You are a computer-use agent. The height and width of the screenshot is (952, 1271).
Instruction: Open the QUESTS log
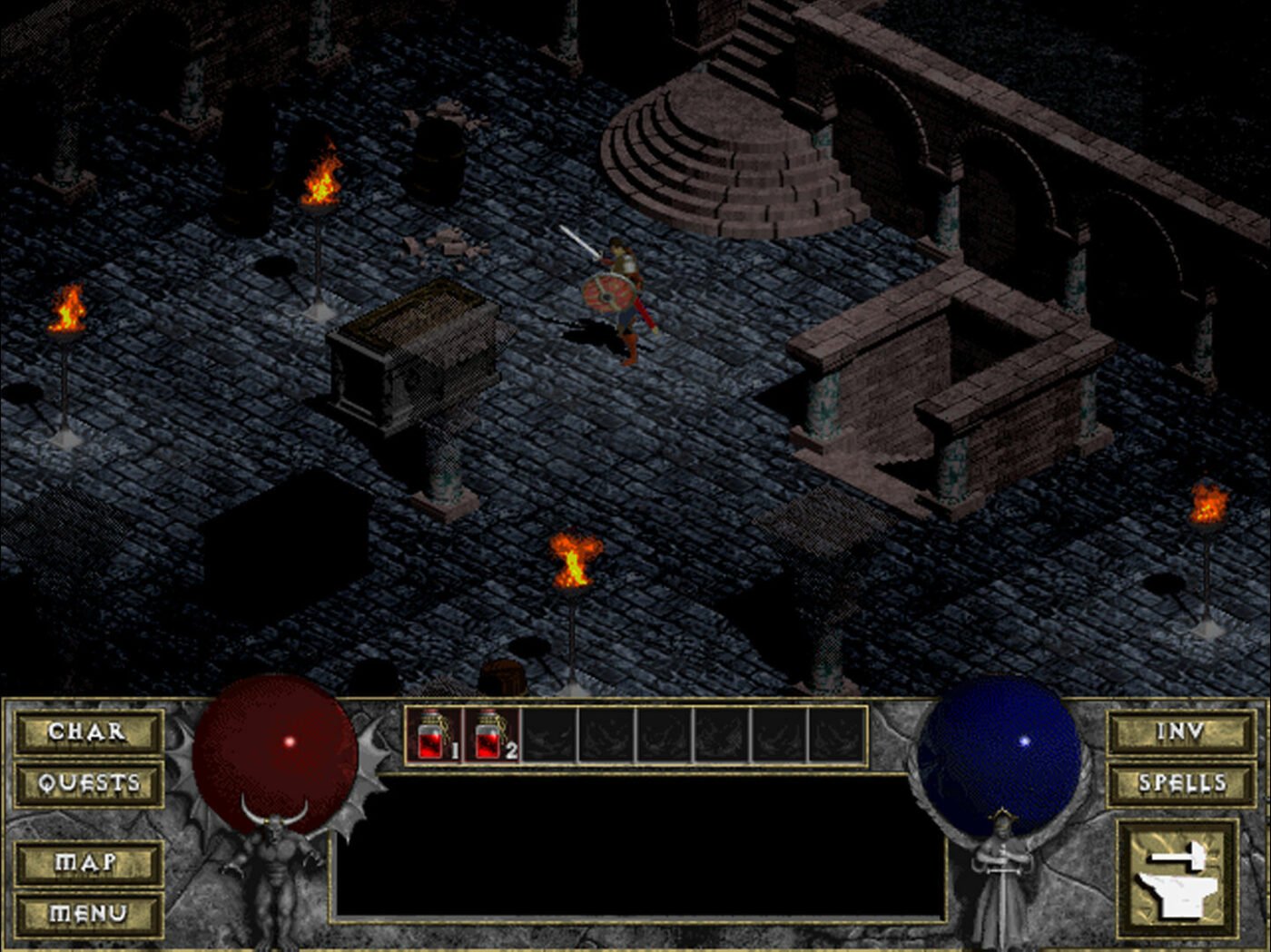pos(88,781)
